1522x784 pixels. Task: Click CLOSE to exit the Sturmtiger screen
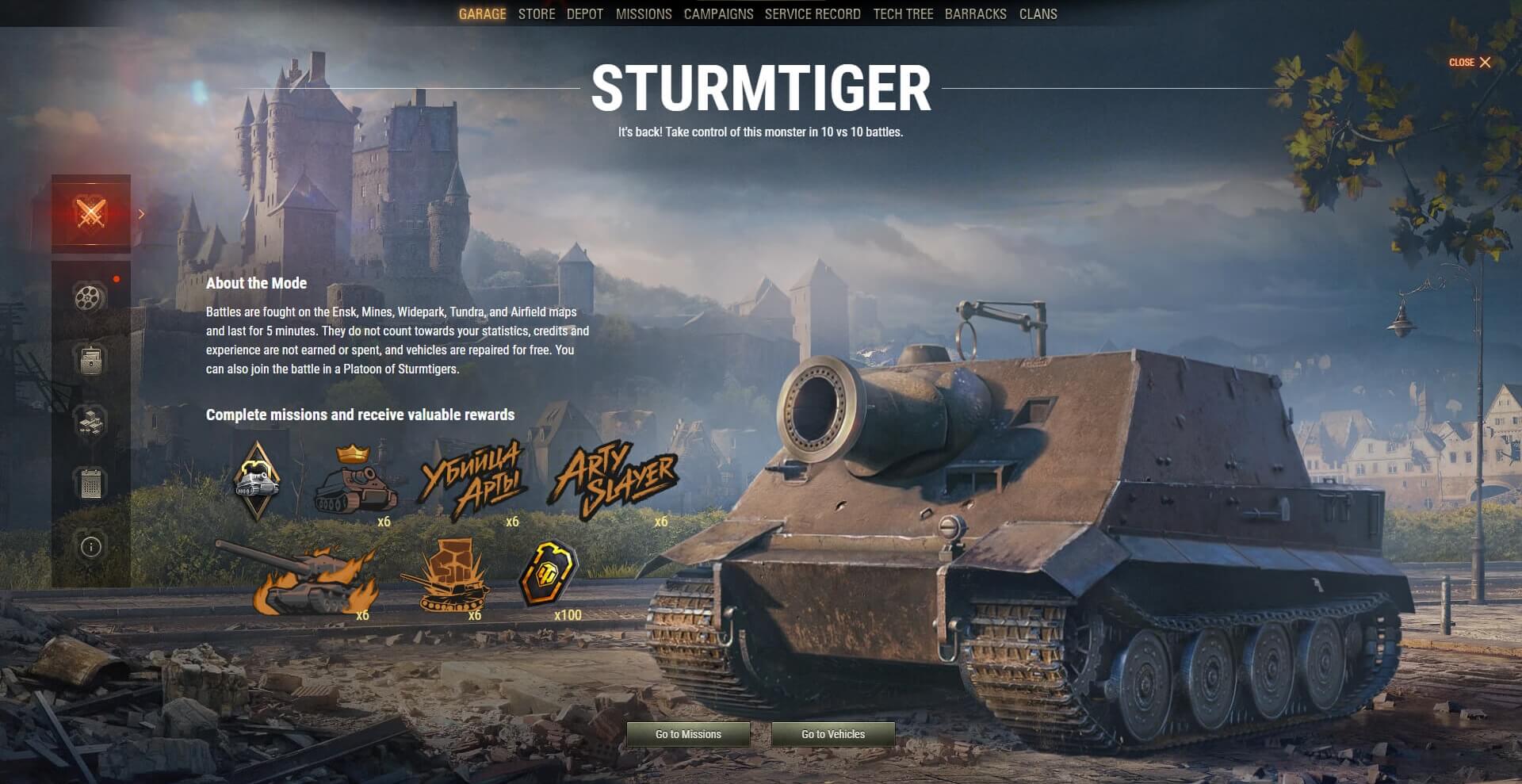click(1468, 62)
